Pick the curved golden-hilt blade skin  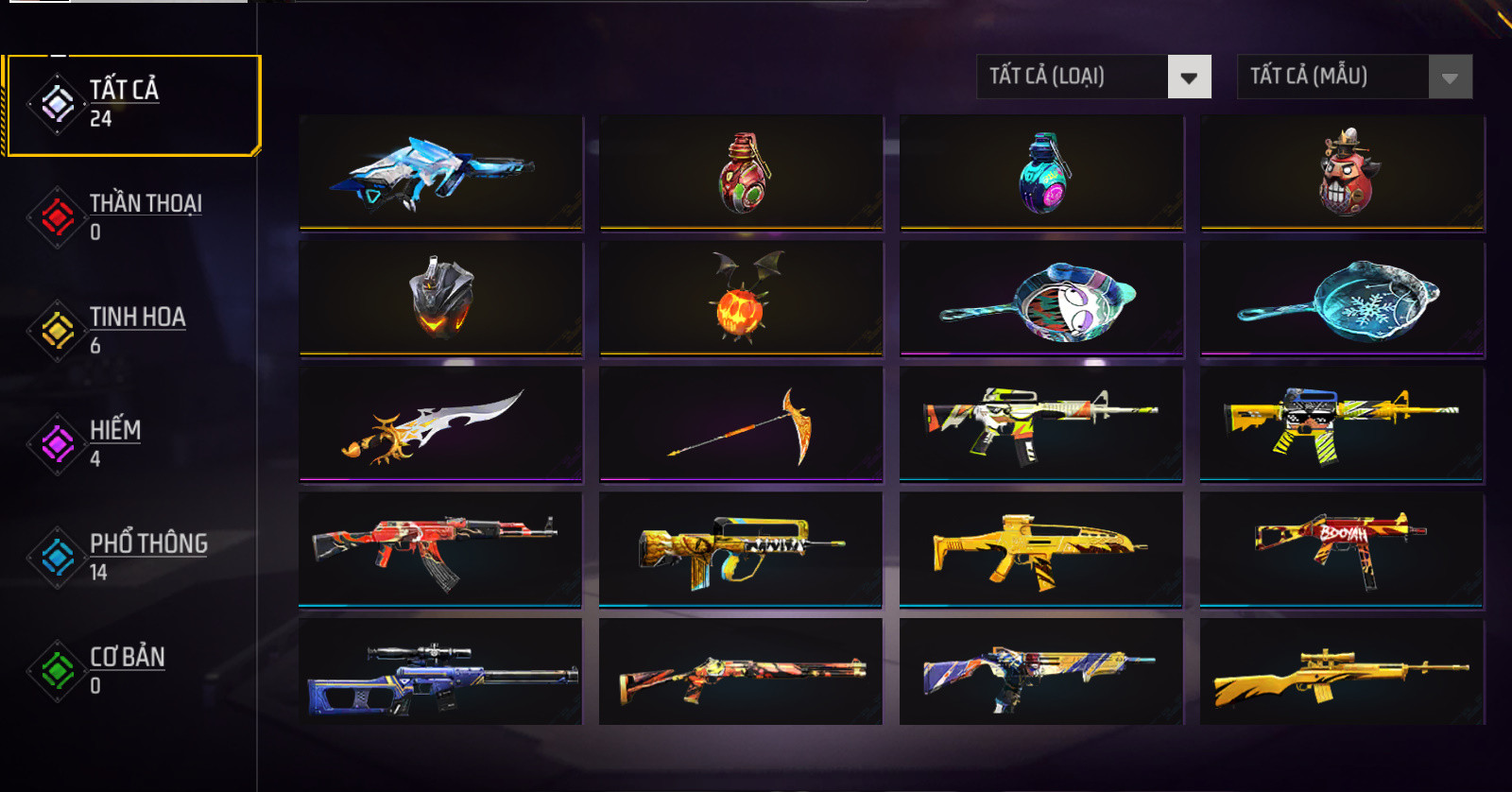click(x=440, y=423)
